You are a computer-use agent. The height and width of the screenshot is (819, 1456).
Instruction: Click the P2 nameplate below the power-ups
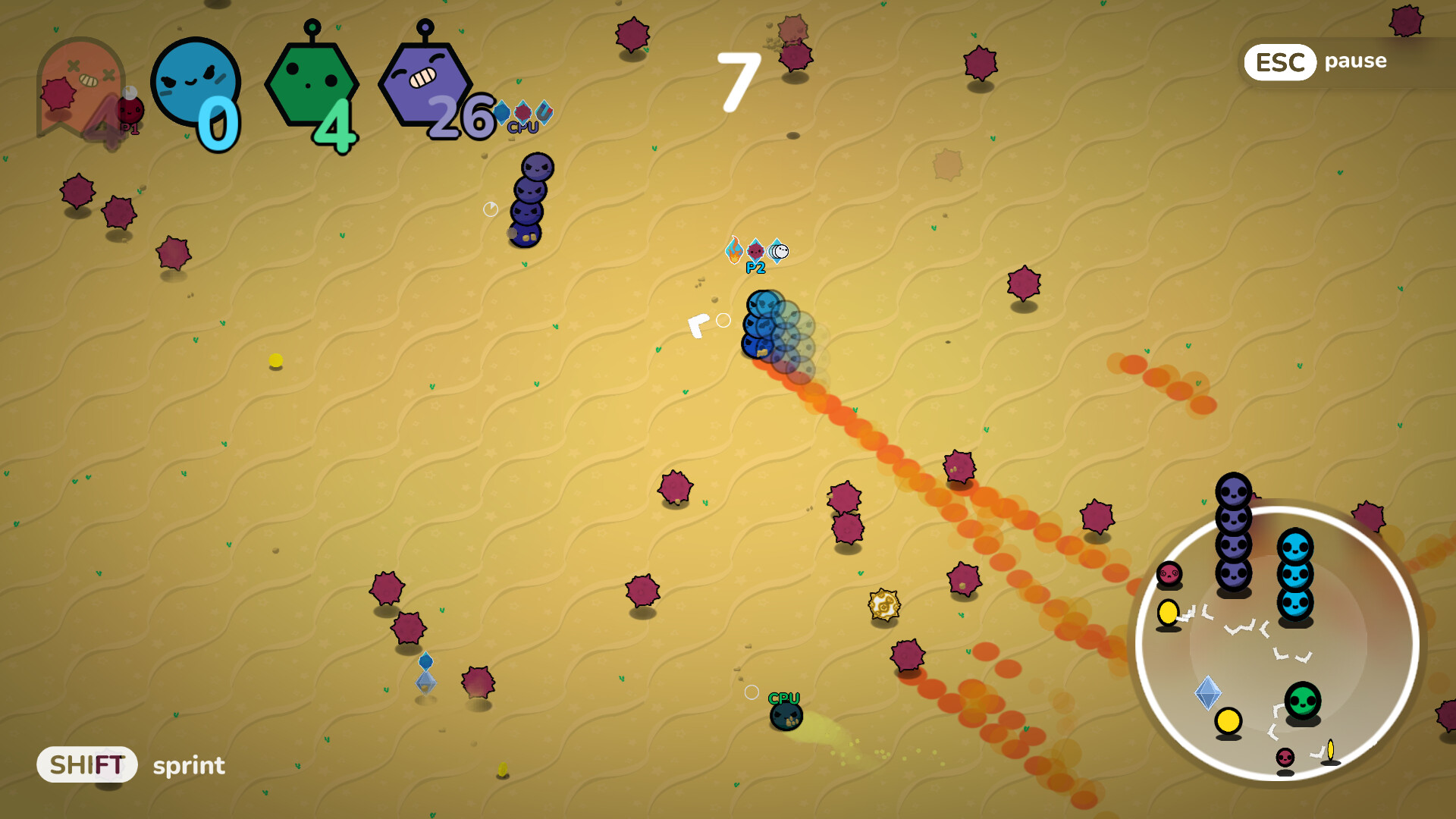point(755,268)
